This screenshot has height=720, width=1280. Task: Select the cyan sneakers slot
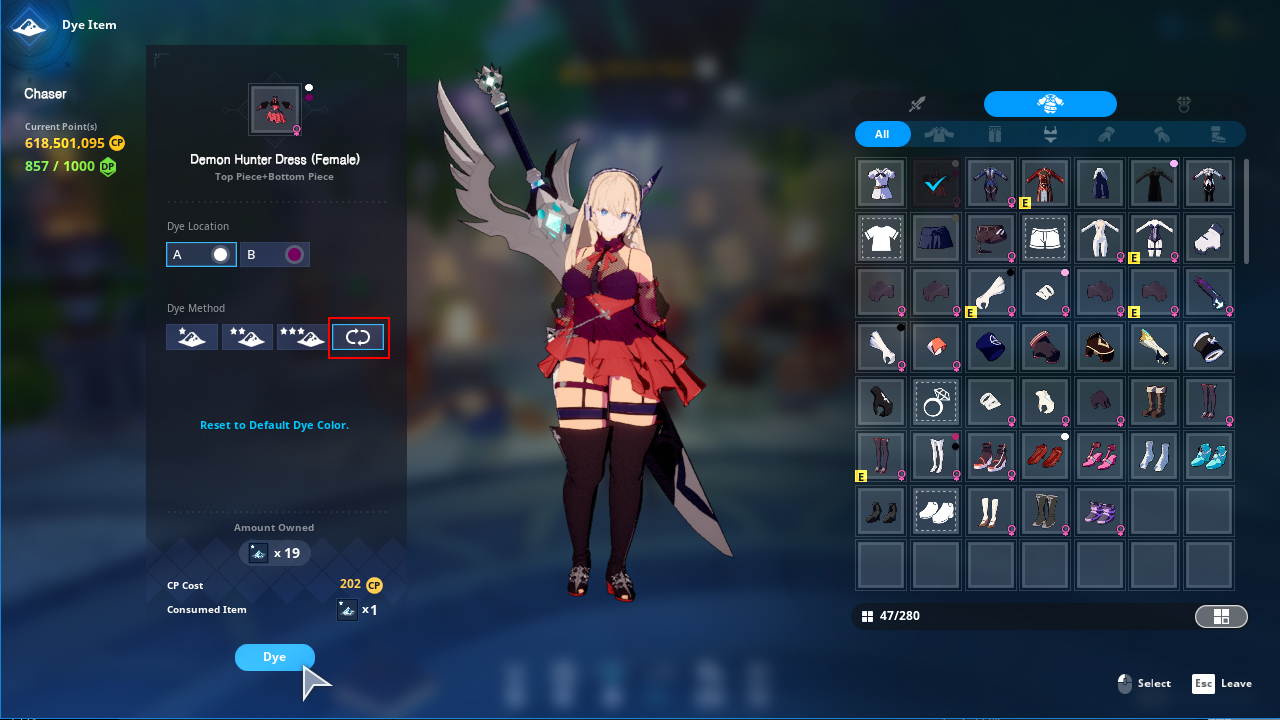tap(1209, 455)
